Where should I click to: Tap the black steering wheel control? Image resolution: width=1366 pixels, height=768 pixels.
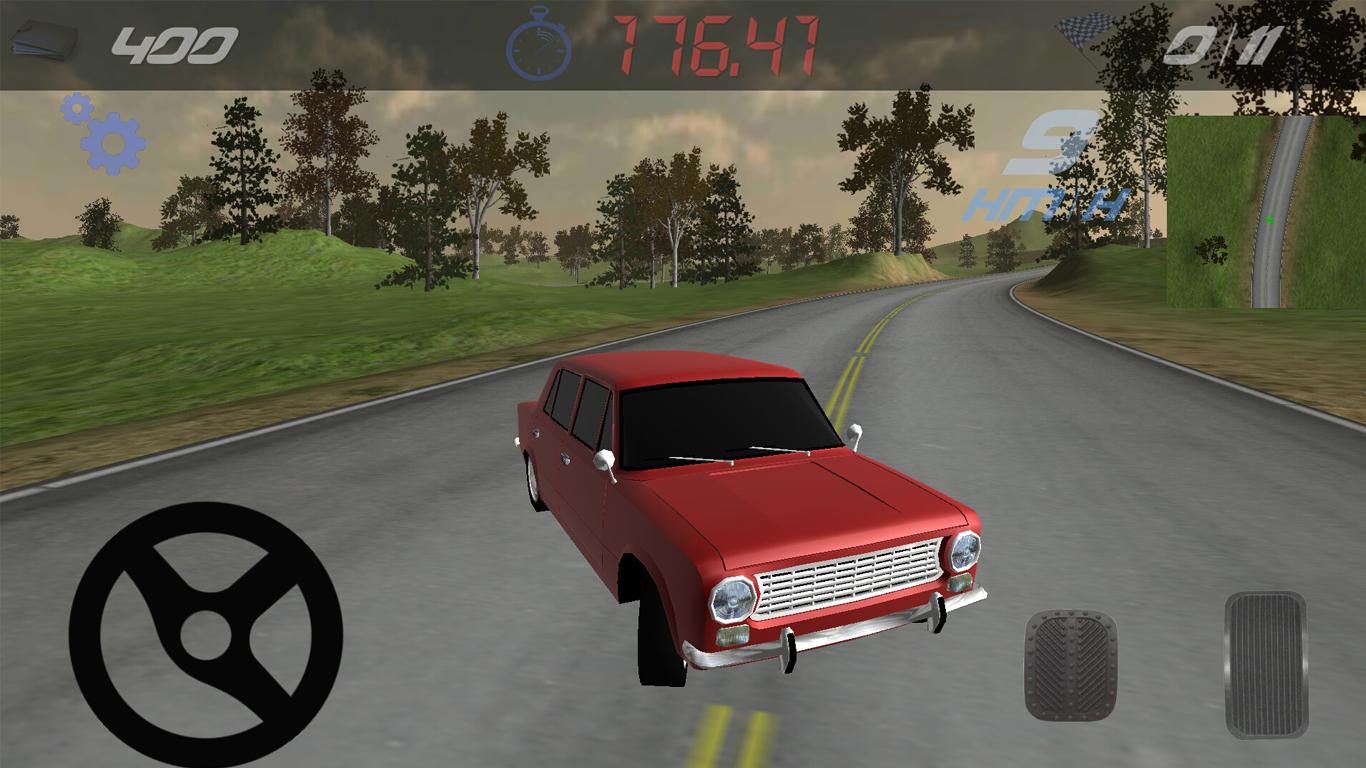tap(206, 635)
